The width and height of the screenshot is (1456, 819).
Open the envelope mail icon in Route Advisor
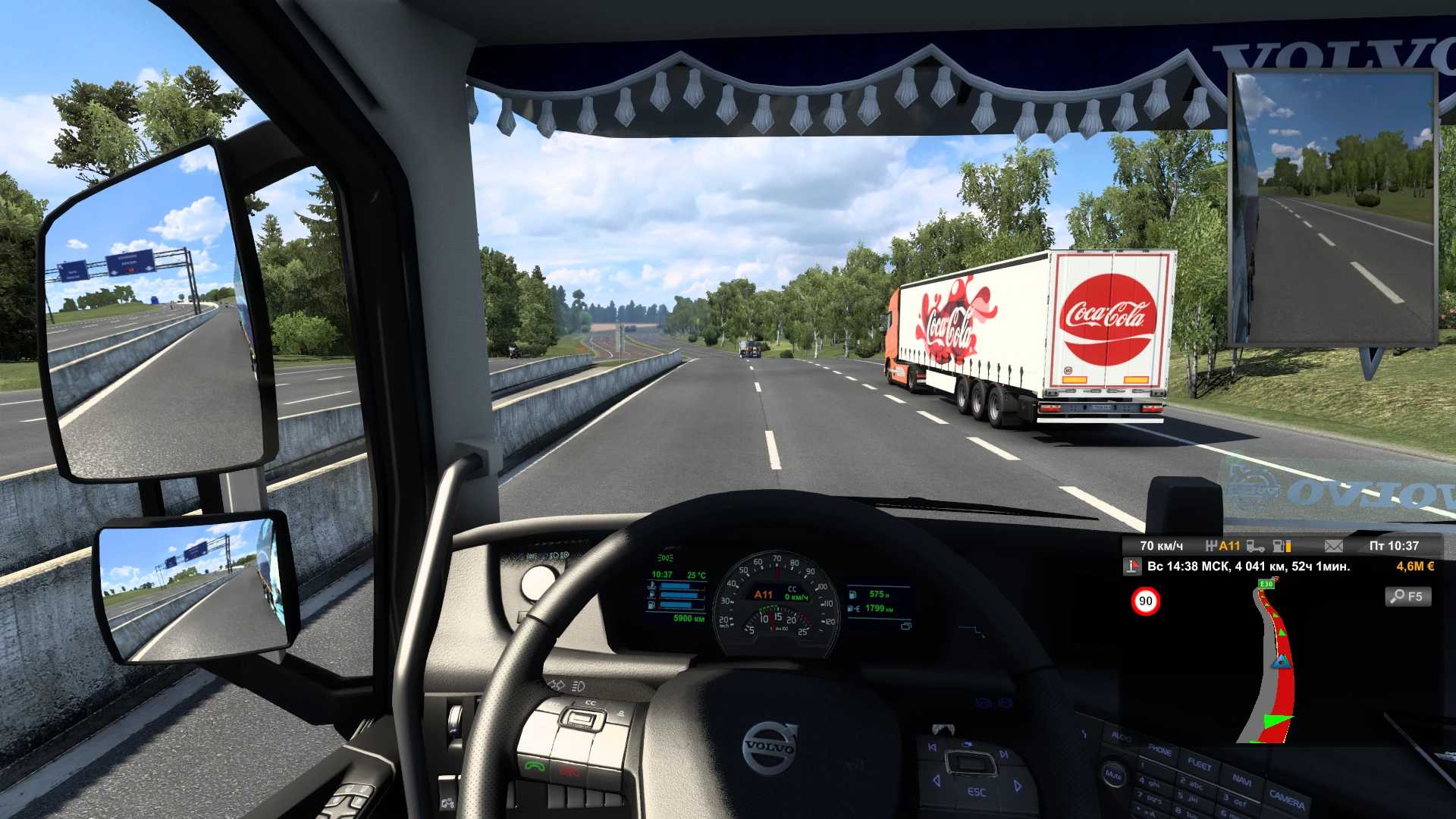click(1333, 546)
